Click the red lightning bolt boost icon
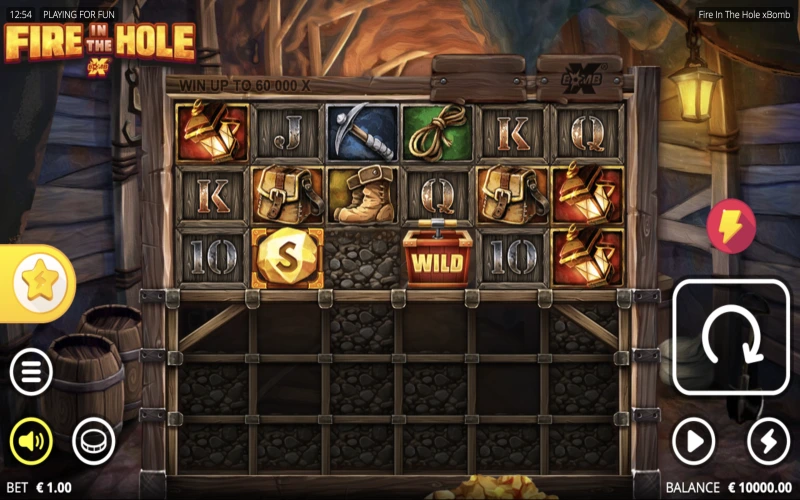 pyautogui.click(x=731, y=225)
